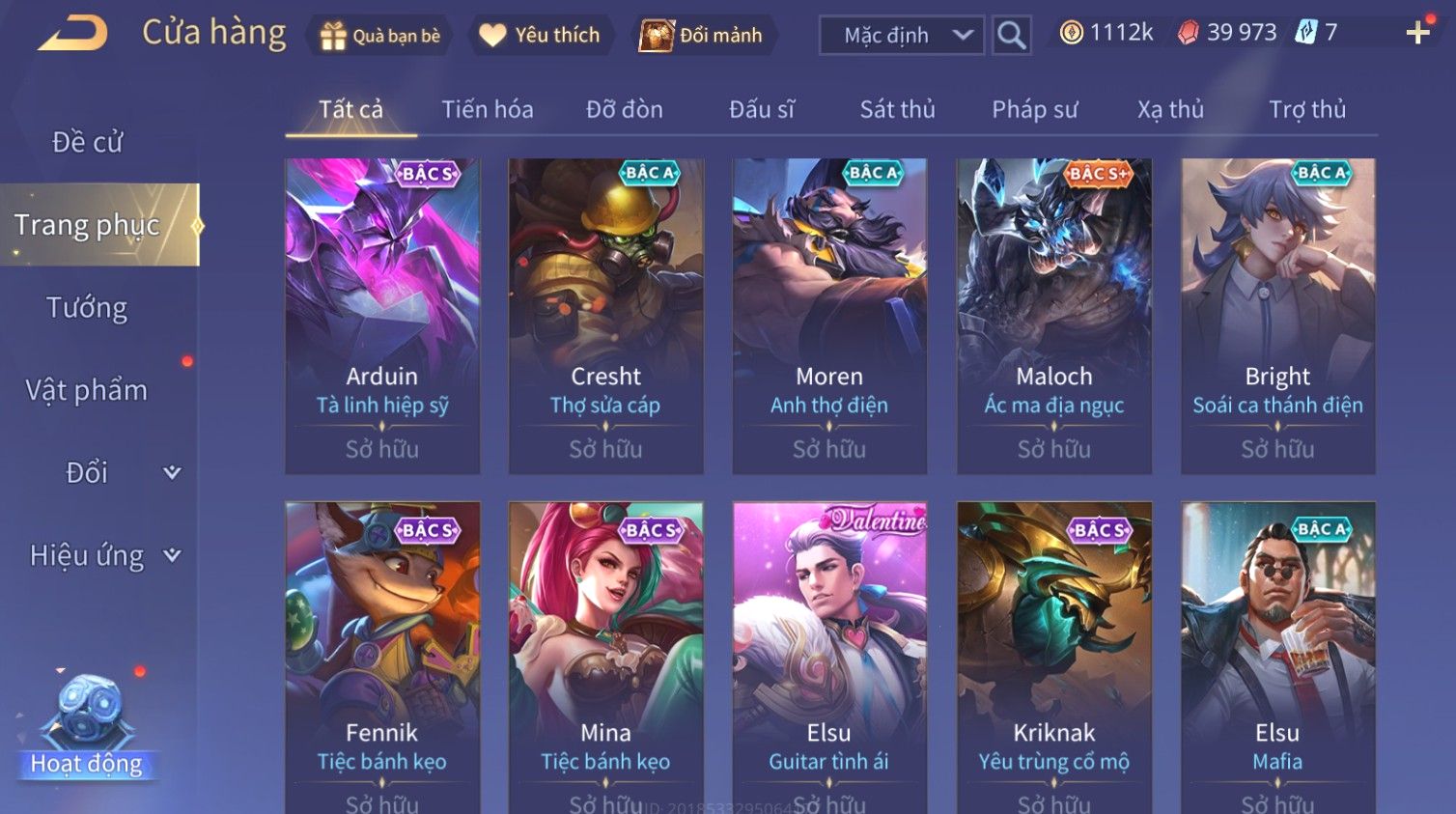Switch to the Tiến hóa tab
Screen dimensions: 1456x814
click(x=488, y=110)
